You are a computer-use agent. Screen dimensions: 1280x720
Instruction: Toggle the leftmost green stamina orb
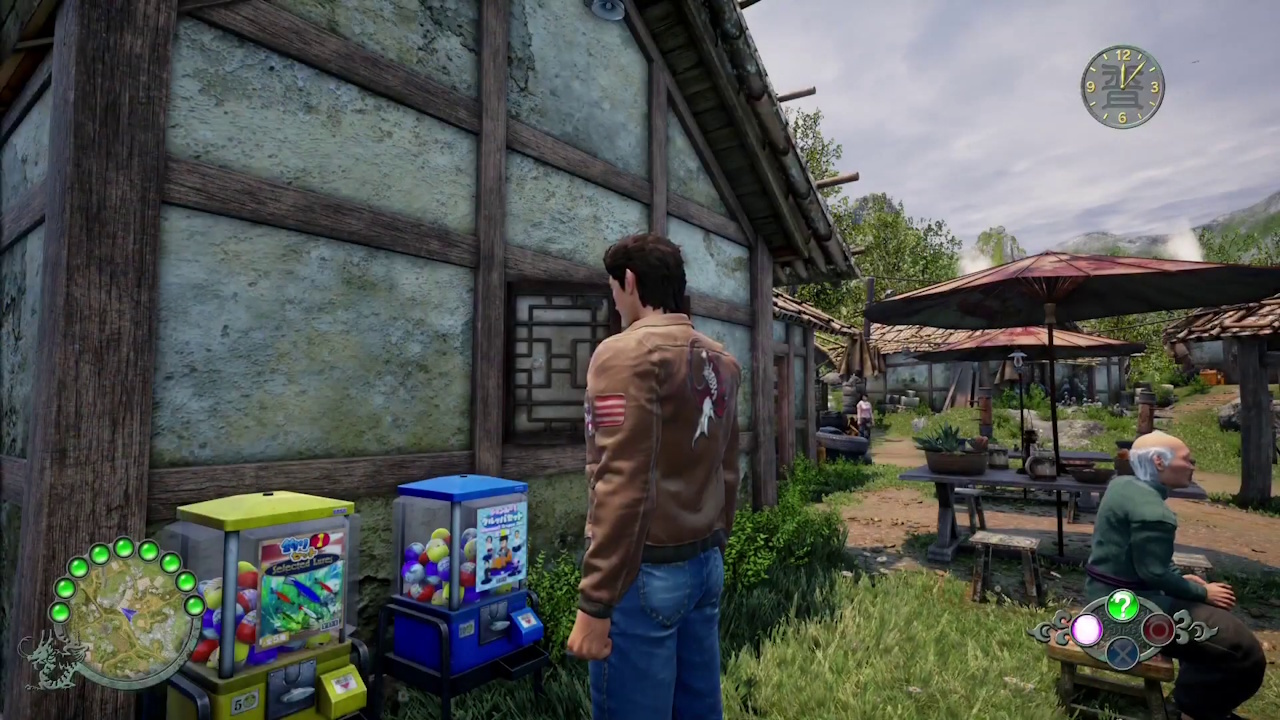coord(59,612)
